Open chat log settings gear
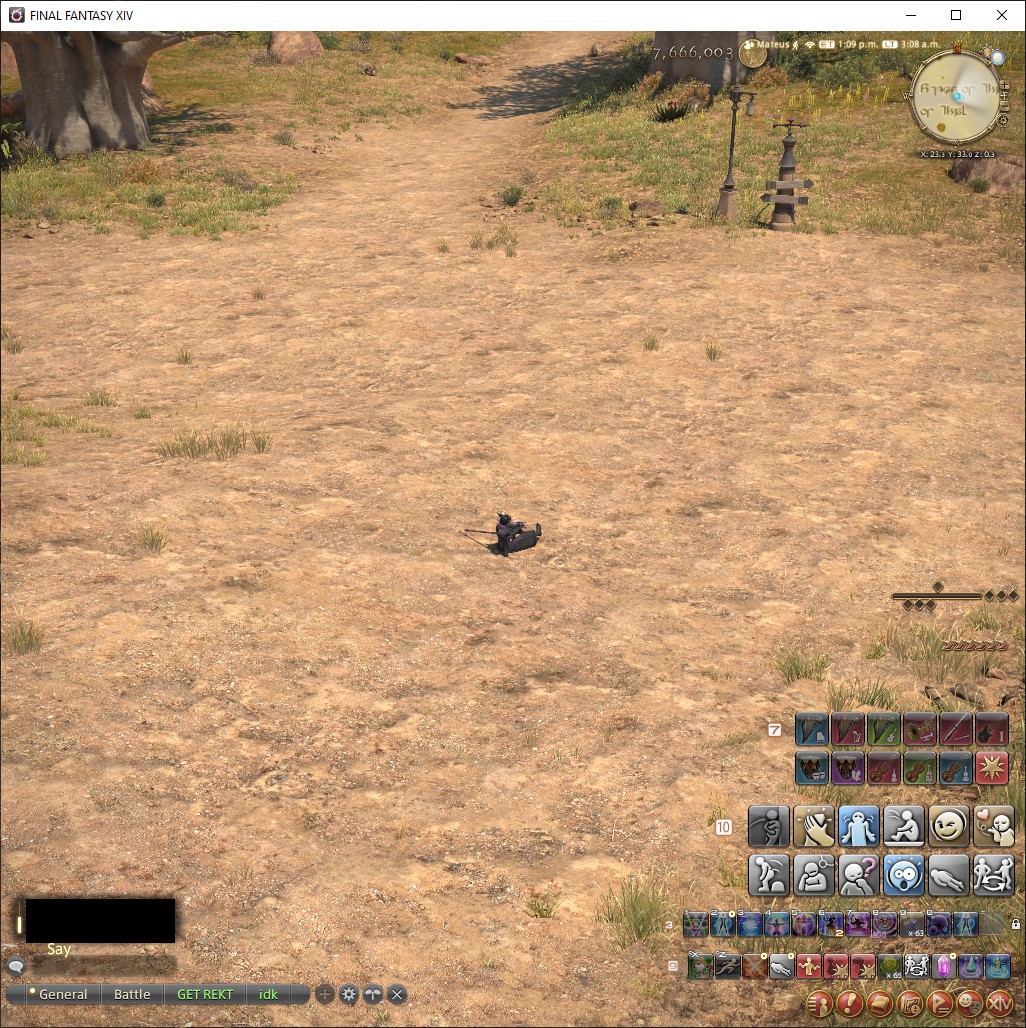This screenshot has width=1026, height=1028. click(348, 994)
